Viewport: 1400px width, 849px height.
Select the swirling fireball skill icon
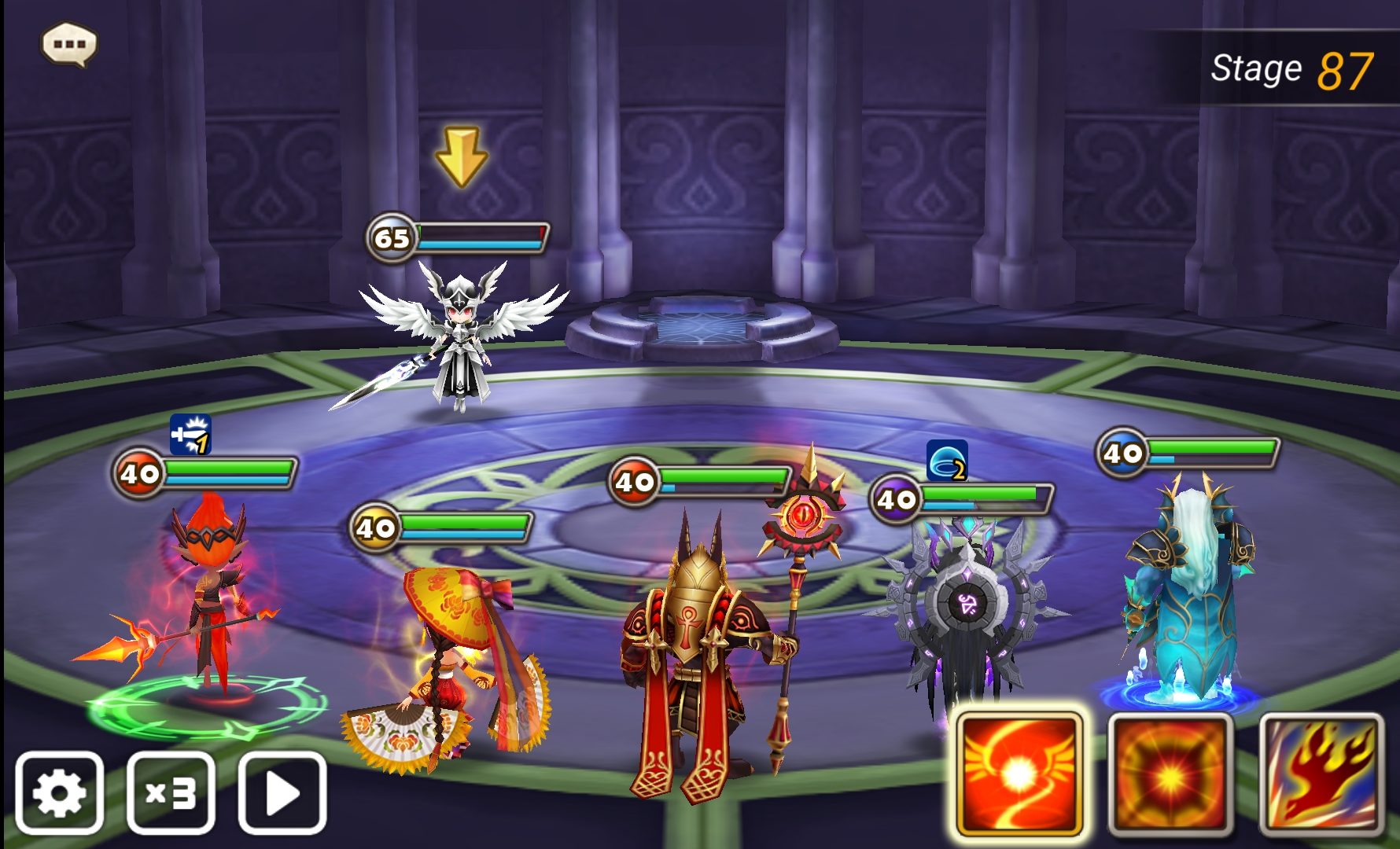pyautogui.click(x=1019, y=775)
